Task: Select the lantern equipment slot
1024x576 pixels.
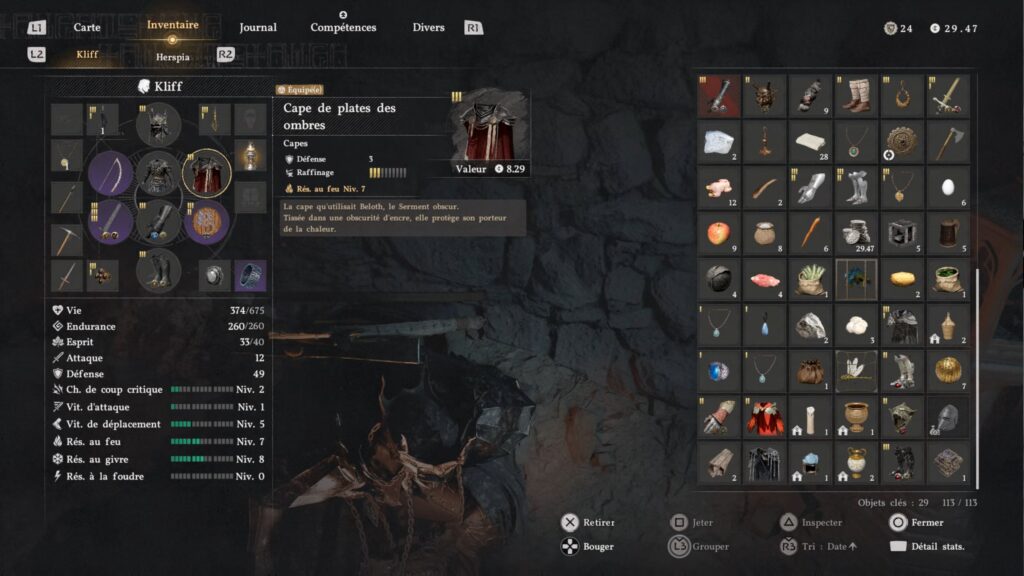Action: coord(250,156)
